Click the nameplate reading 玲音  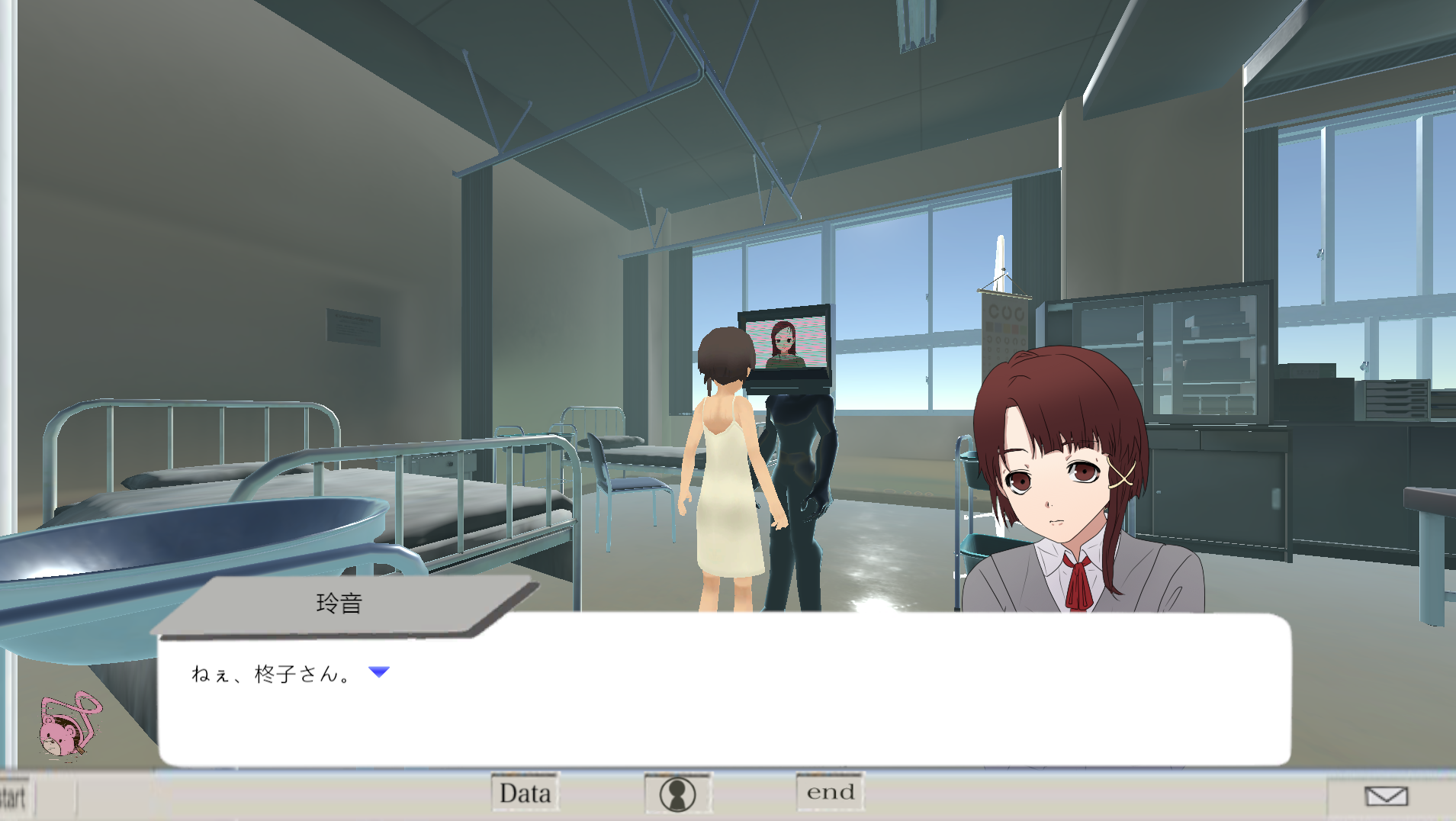(340, 602)
